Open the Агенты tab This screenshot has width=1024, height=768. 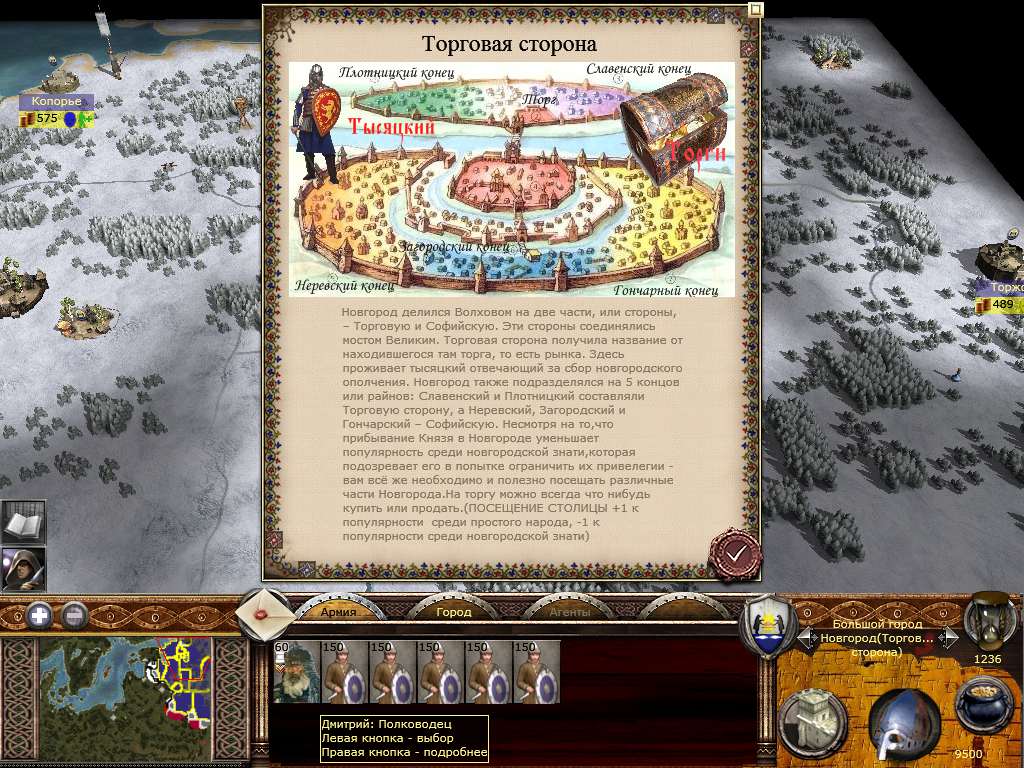click(x=569, y=611)
